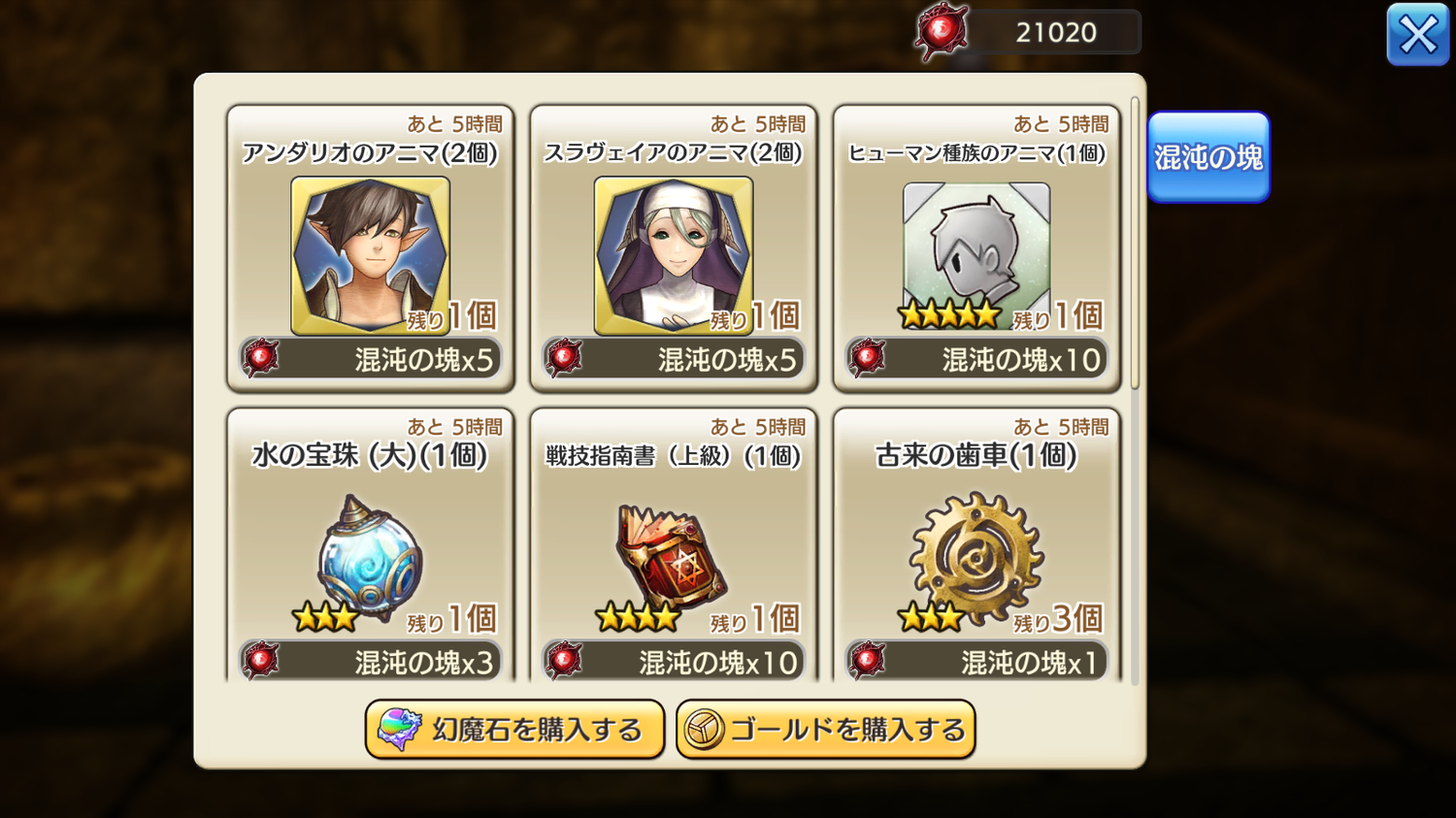Switch to the 混沌の塊 tab

[1208, 157]
